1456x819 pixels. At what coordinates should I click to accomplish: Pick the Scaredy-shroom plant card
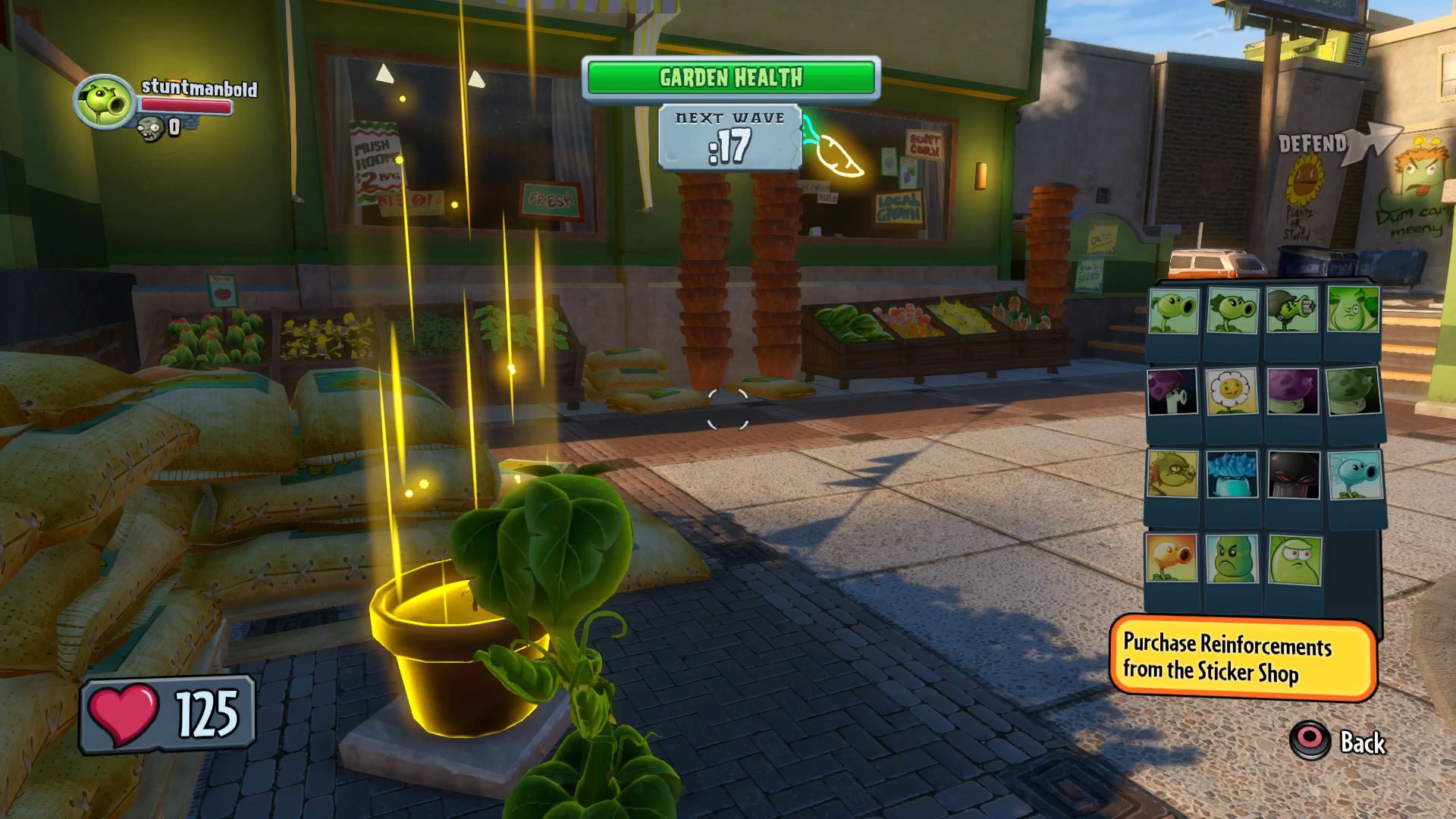tap(1172, 391)
